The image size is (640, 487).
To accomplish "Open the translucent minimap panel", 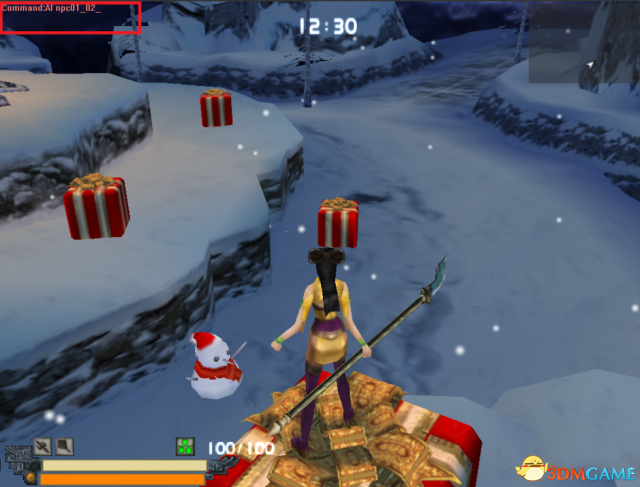I will 580,55.
